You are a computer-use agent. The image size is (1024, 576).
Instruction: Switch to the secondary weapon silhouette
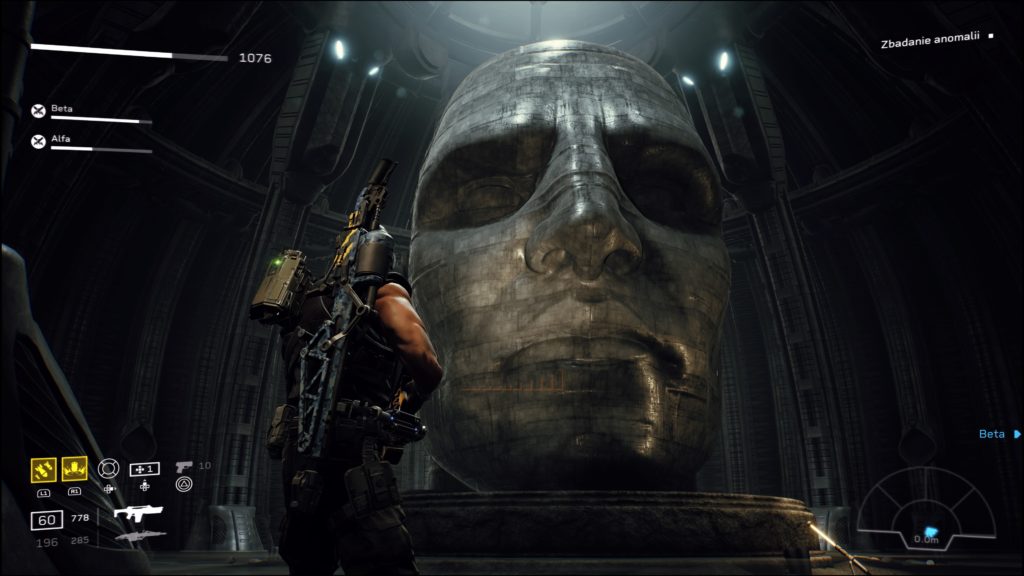tap(139, 537)
